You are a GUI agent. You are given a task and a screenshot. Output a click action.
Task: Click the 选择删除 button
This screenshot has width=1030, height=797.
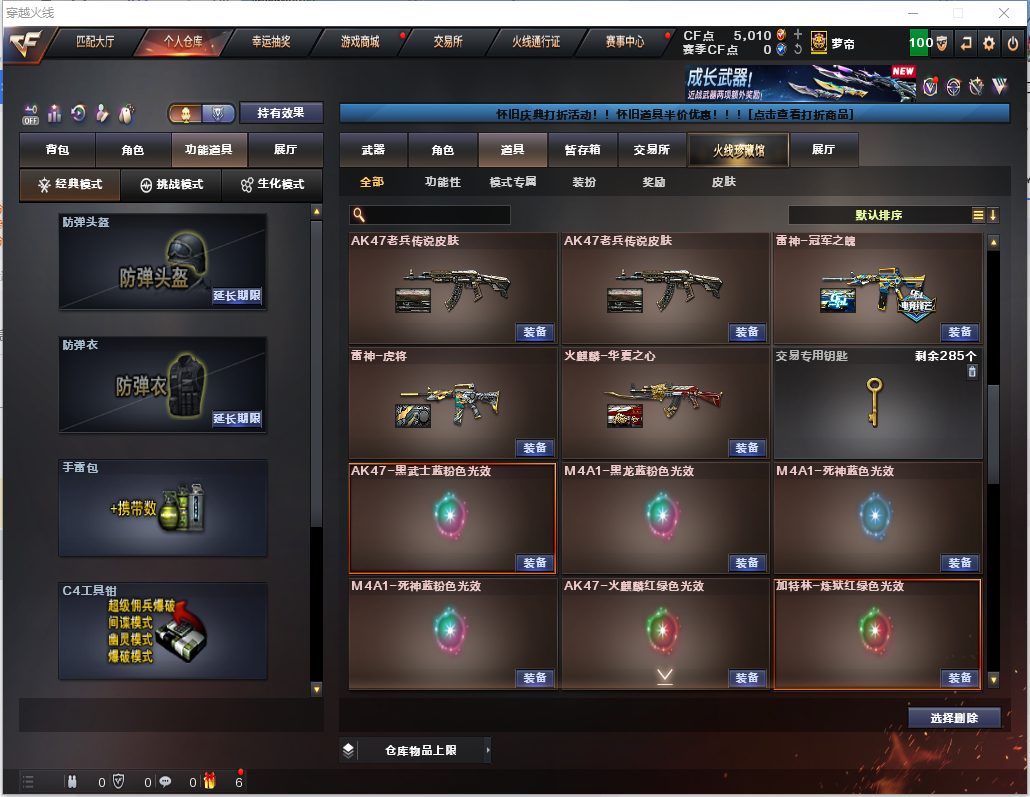[954, 718]
